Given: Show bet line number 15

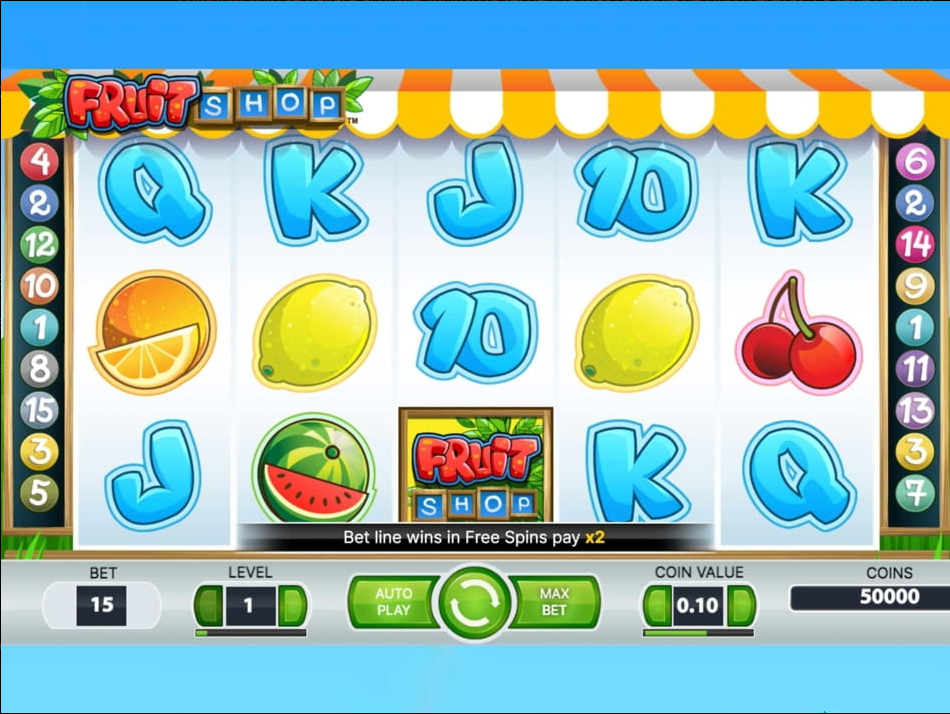Looking at the screenshot, I should [39, 411].
